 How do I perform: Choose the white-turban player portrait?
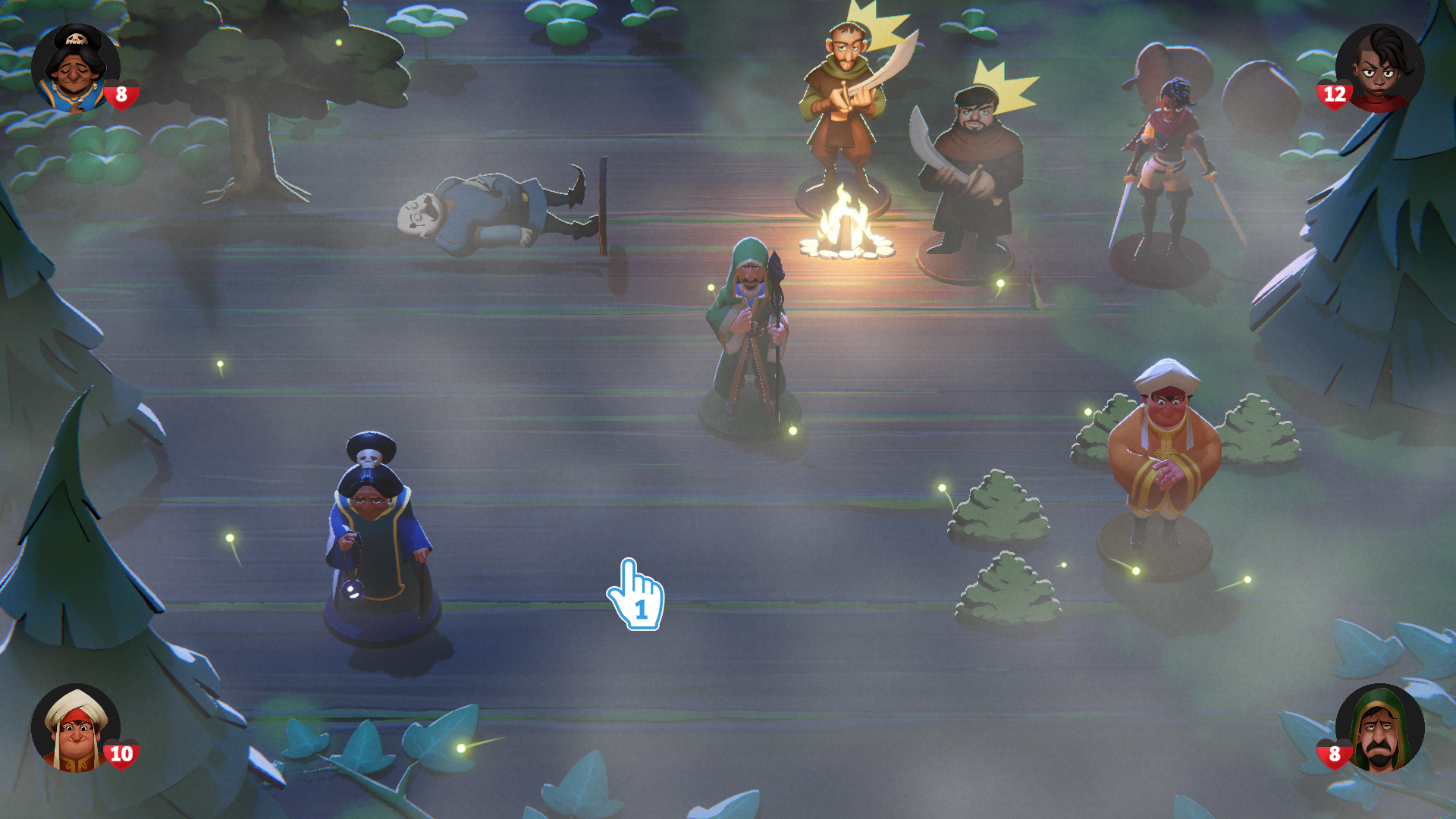pos(75,728)
